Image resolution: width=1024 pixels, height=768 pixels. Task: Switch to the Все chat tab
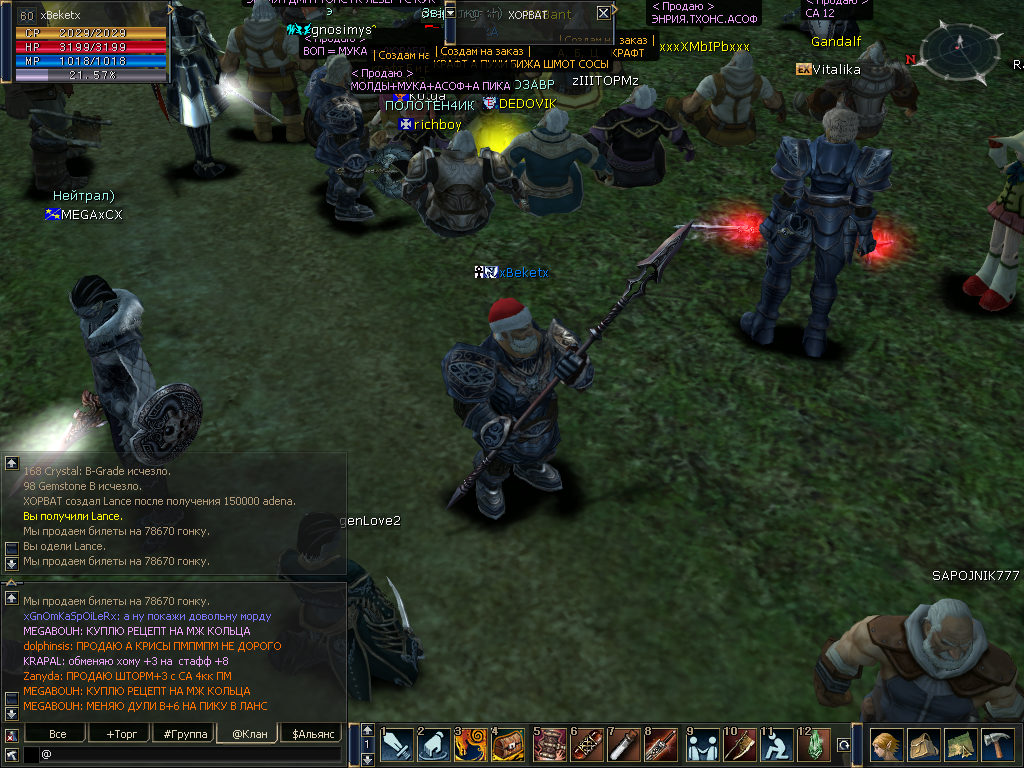click(58, 734)
